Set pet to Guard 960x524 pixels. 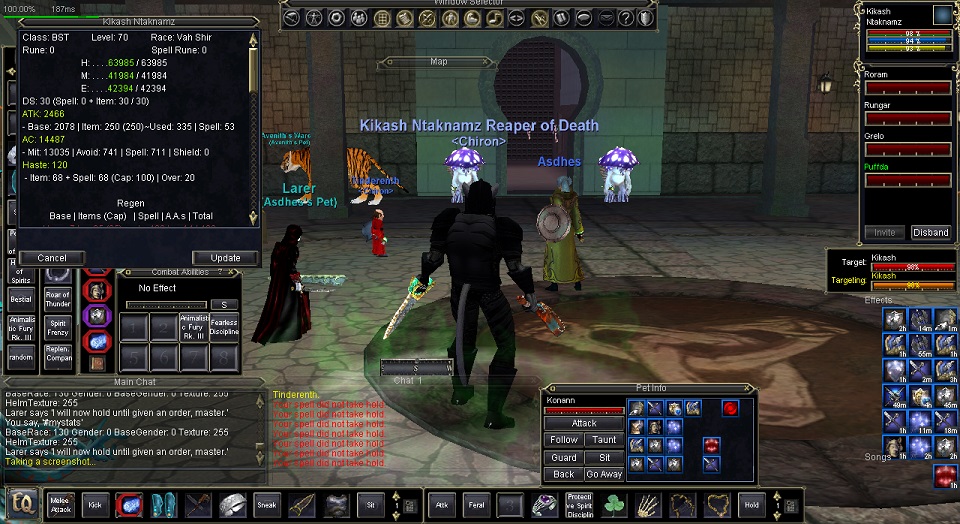(564, 457)
